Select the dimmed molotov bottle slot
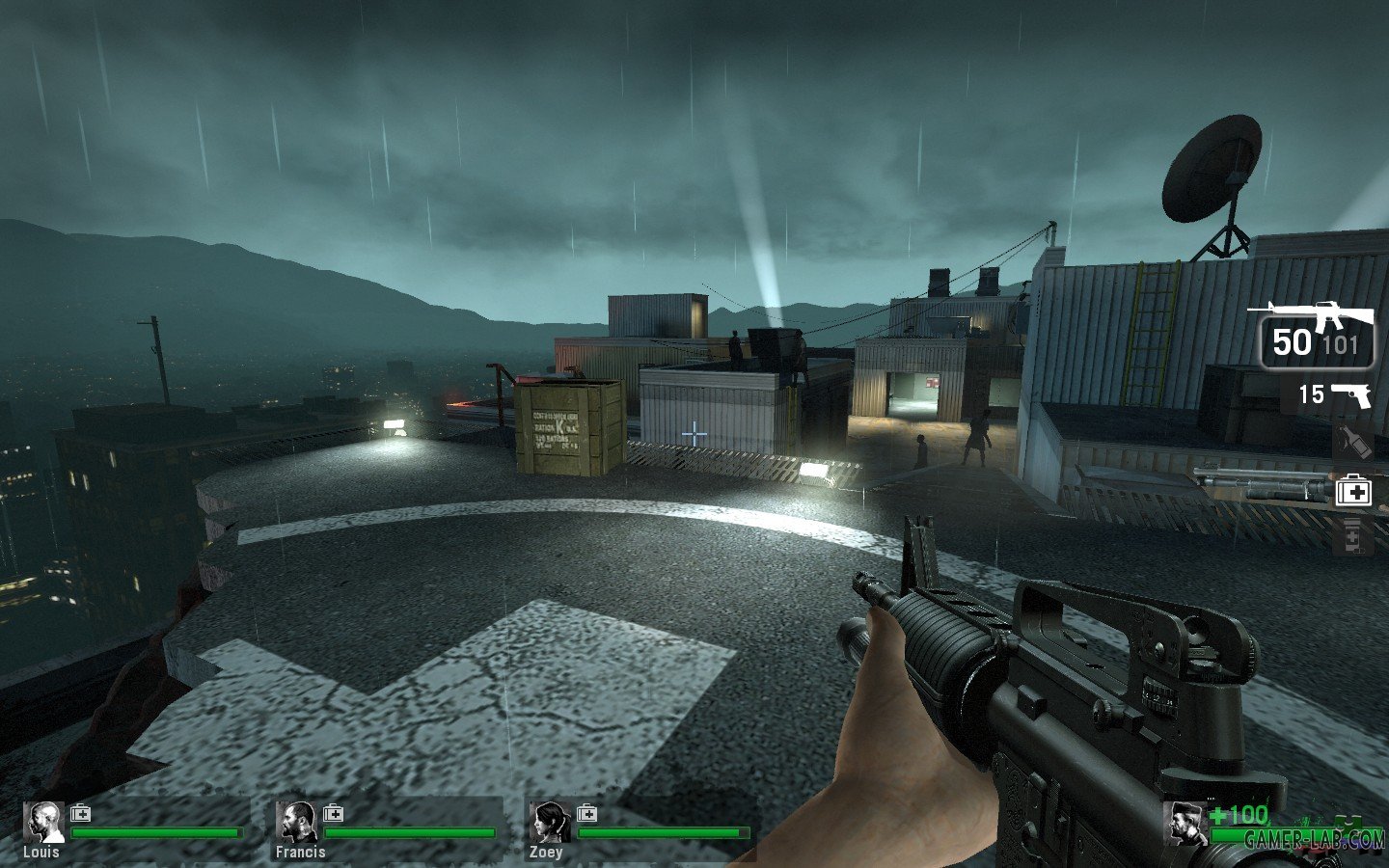Viewport: 1389px width, 868px height. pos(1353,444)
